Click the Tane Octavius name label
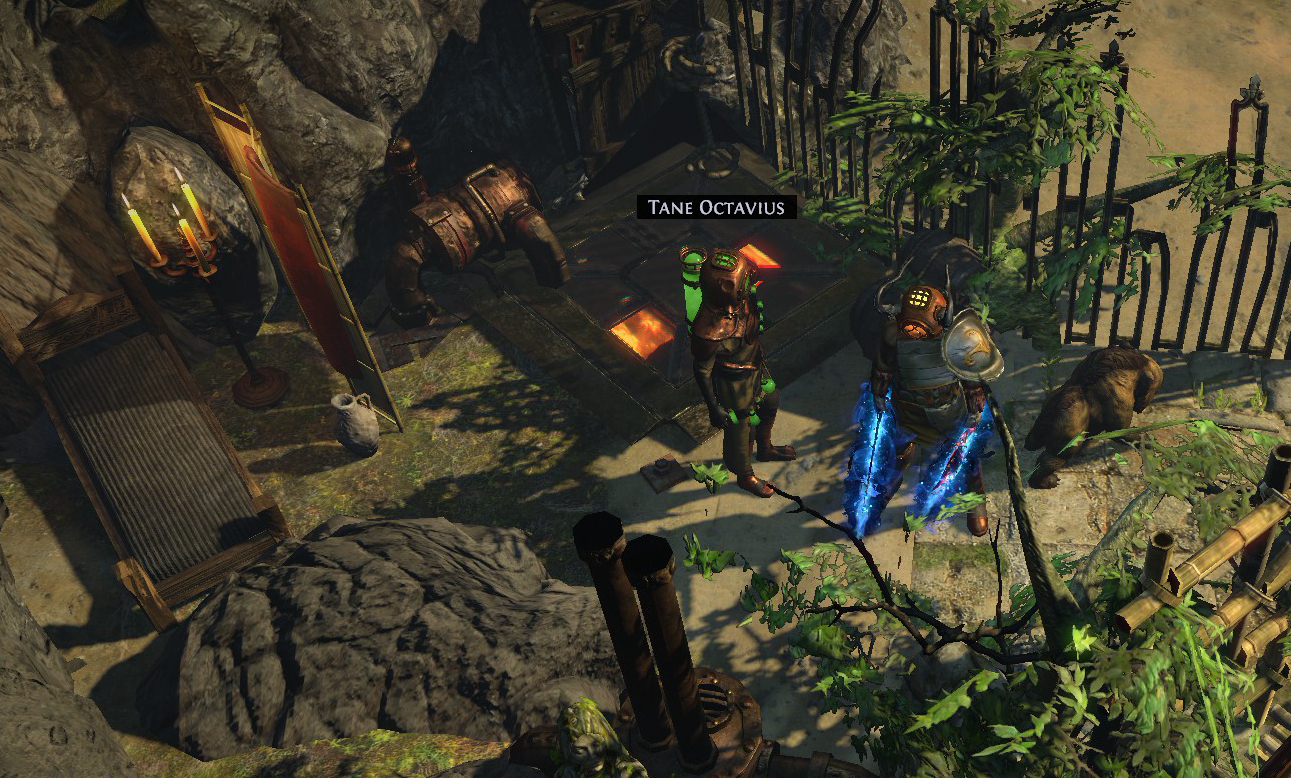1291x778 pixels. (x=717, y=207)
